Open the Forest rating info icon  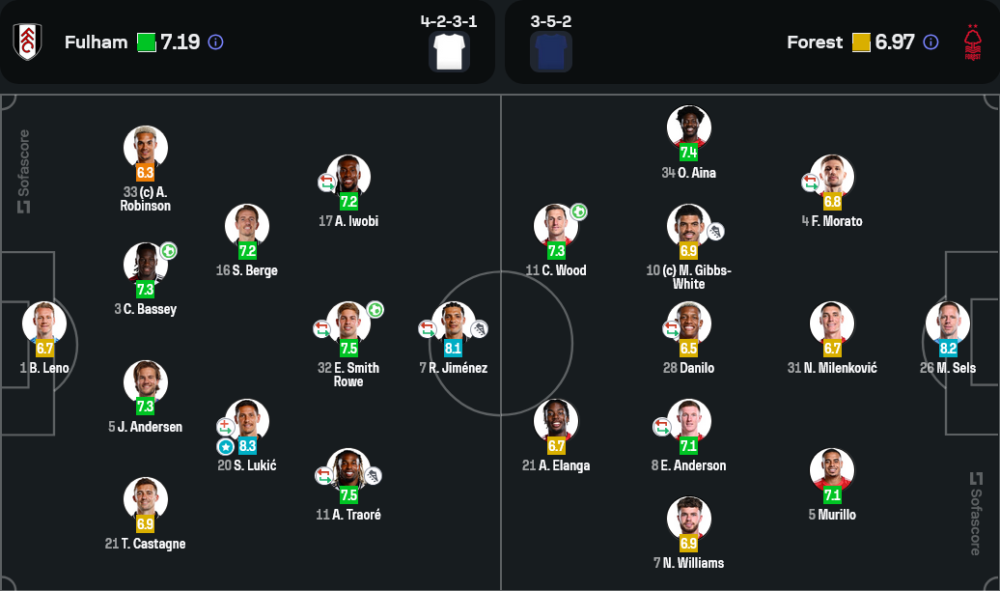(x=931, y=43)
